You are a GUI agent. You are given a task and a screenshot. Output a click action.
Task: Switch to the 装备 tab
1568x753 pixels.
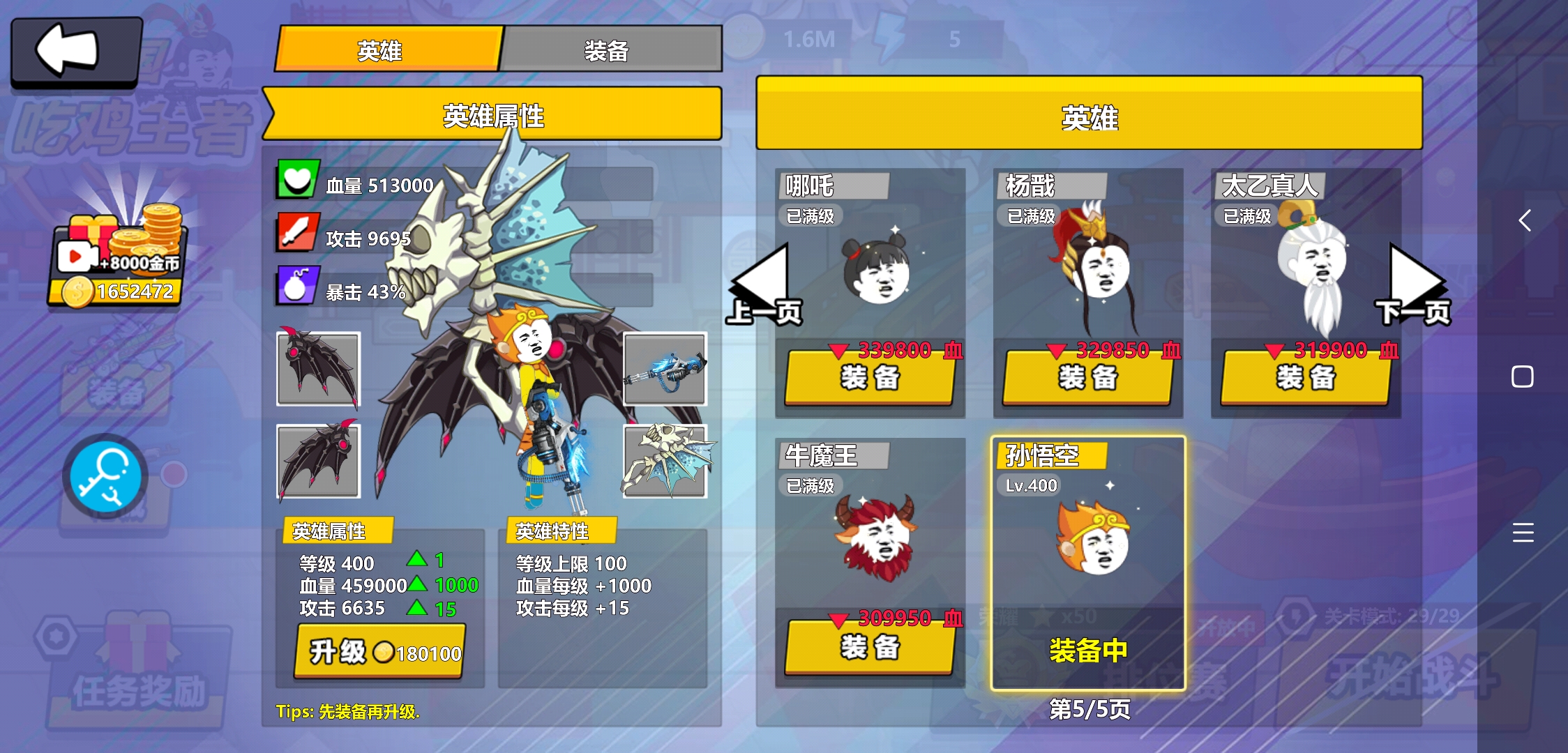(x=610, y=50)
